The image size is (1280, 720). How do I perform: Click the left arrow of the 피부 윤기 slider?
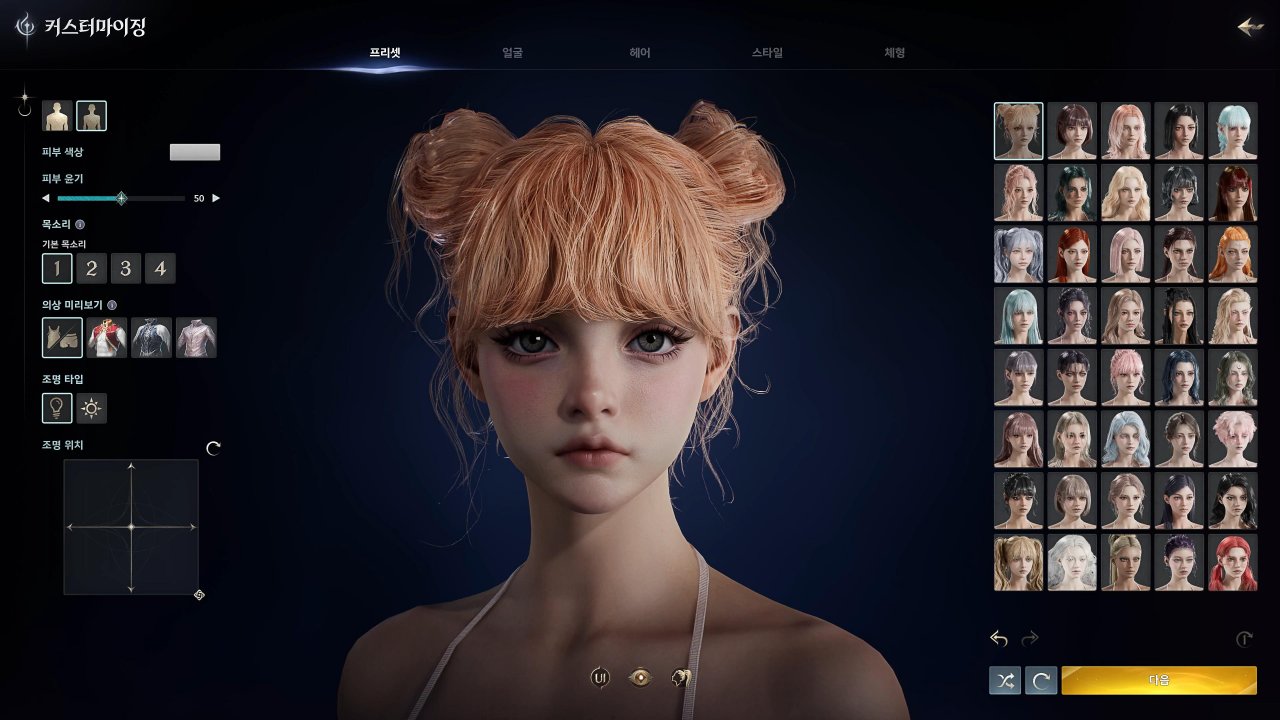point(46,198)
